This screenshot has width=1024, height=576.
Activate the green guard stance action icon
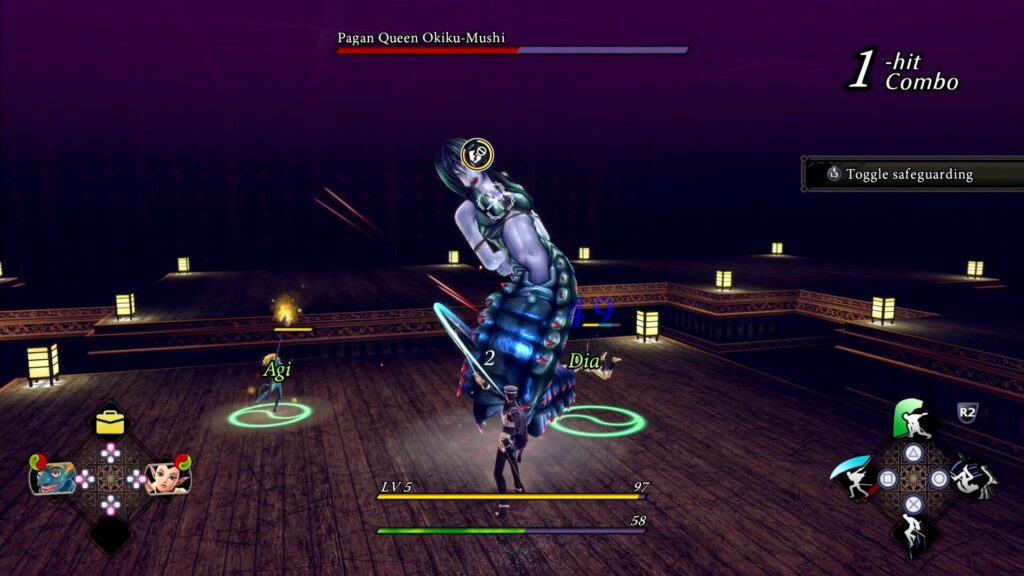(x=912, y=420)
